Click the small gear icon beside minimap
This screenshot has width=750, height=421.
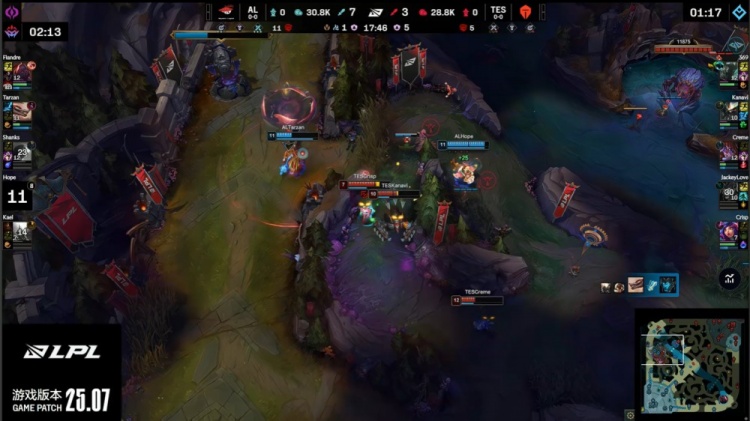coord(629,413)
